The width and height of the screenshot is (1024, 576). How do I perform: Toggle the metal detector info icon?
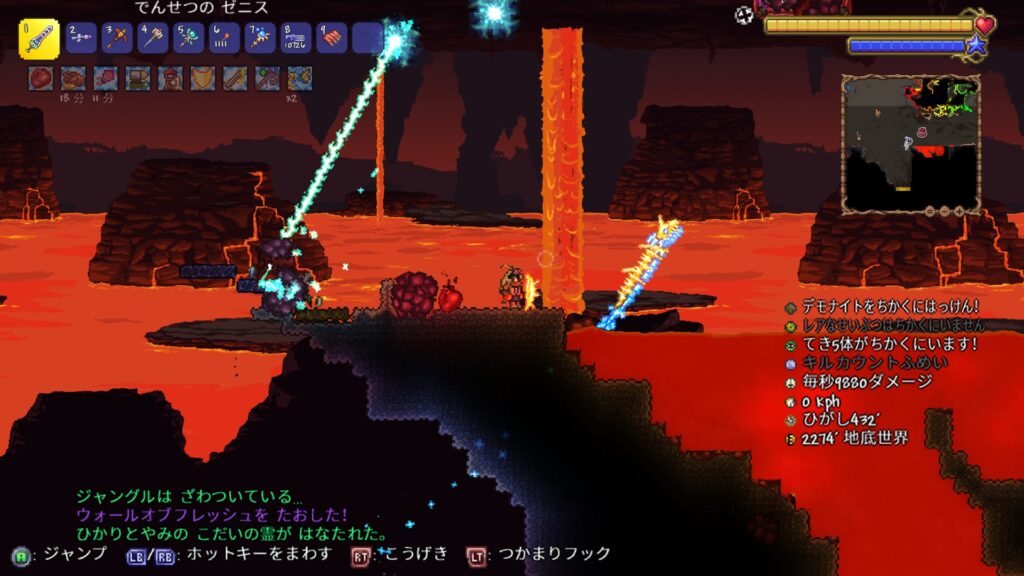[x=791, y=307]
